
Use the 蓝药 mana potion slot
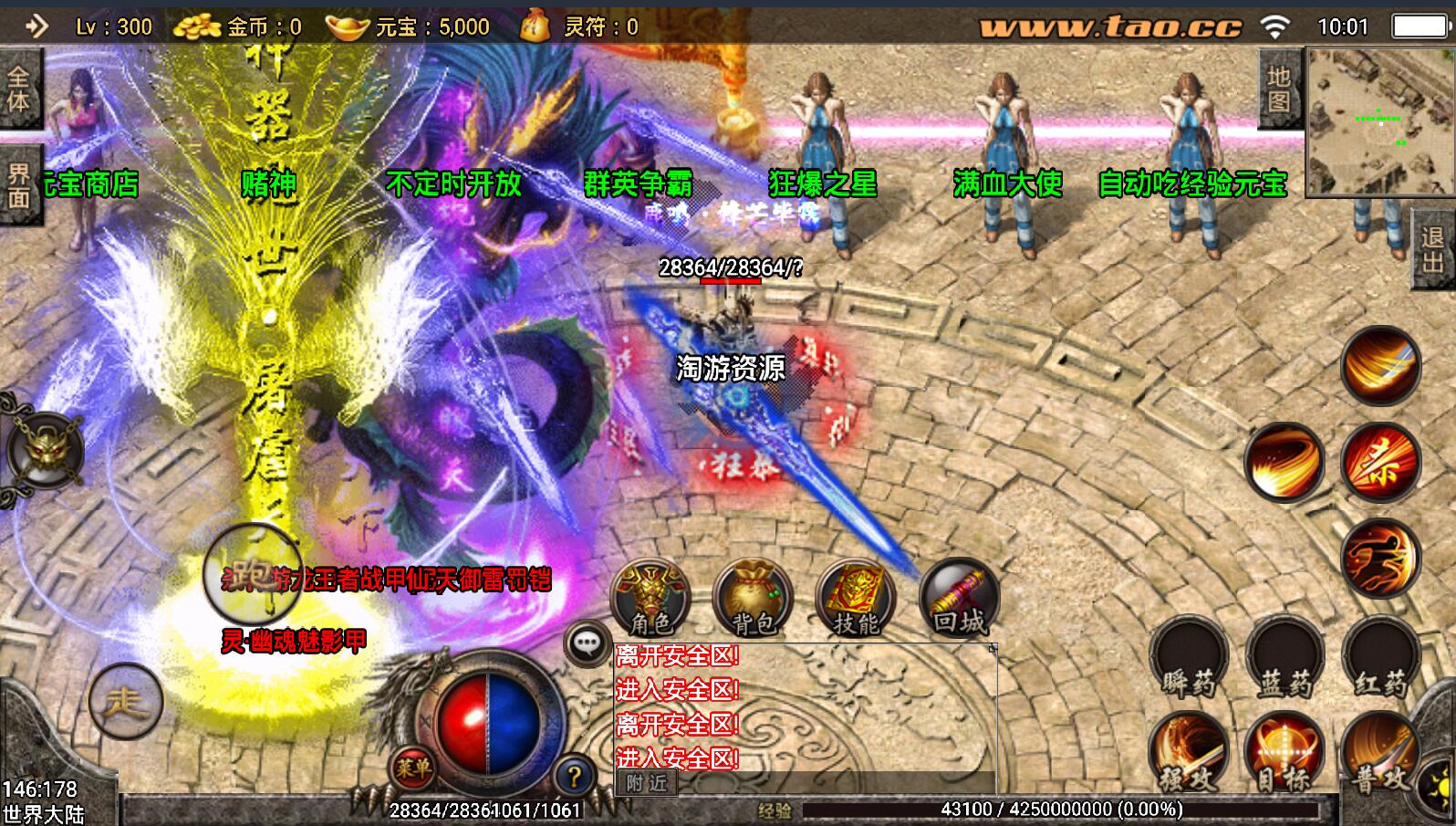coord(1284,659)
